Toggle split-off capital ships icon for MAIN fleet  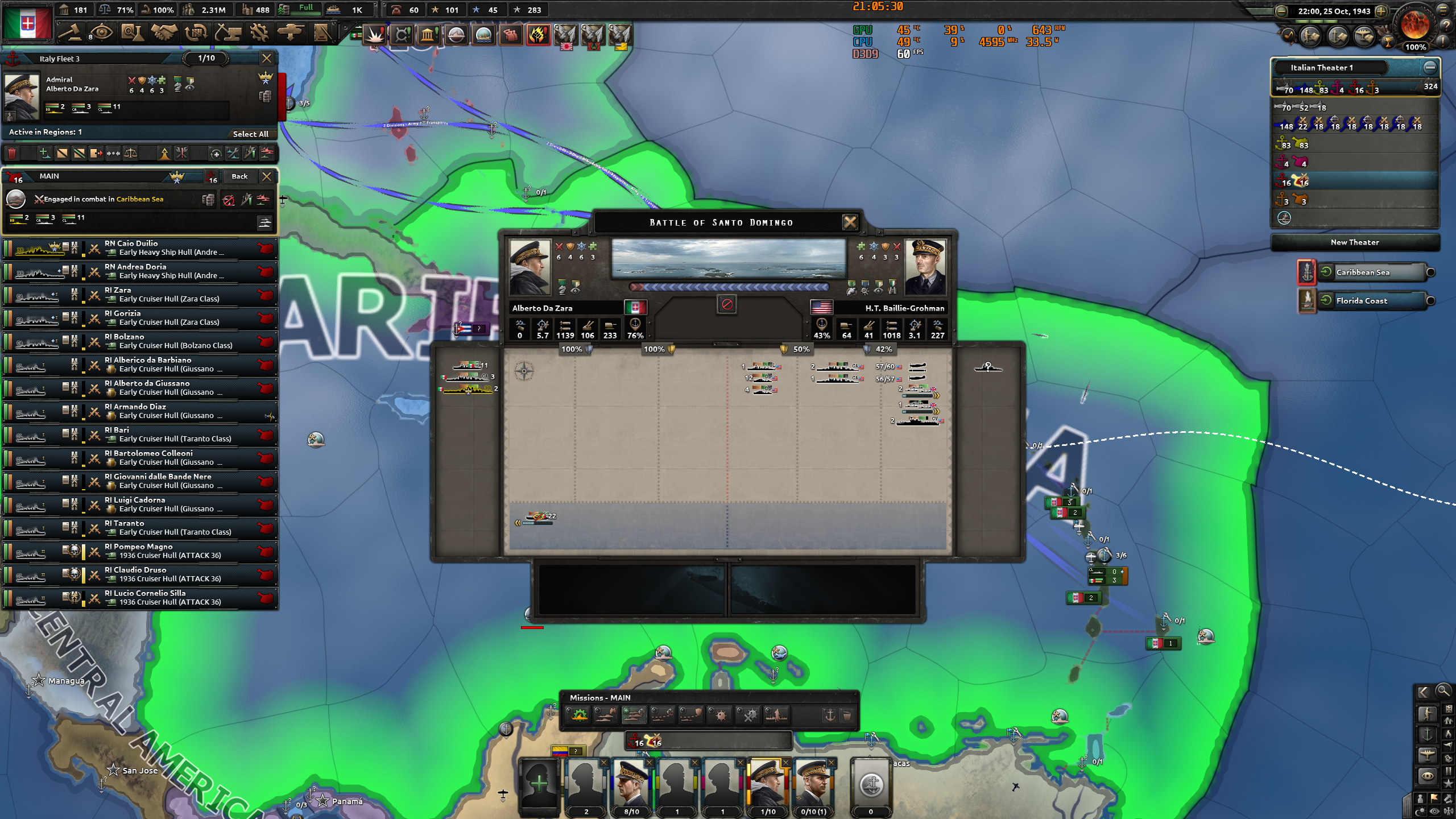pyautogui.click(x=265, y=199)
